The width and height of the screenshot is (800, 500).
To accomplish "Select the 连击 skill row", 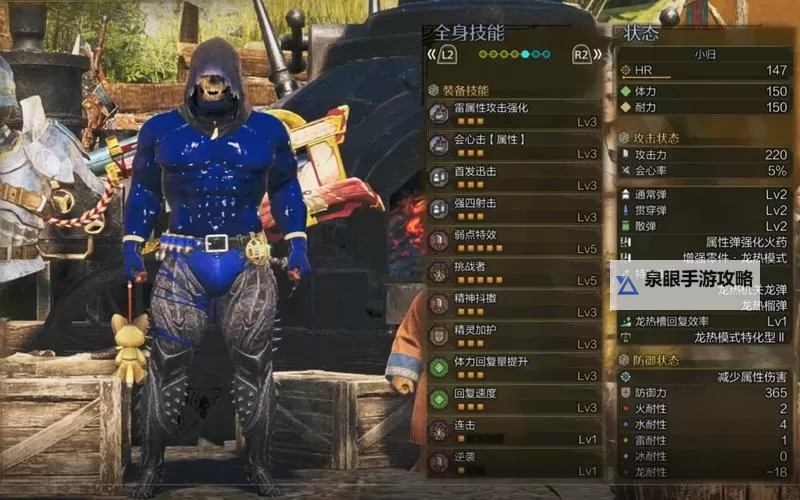I will click(514, 431).
